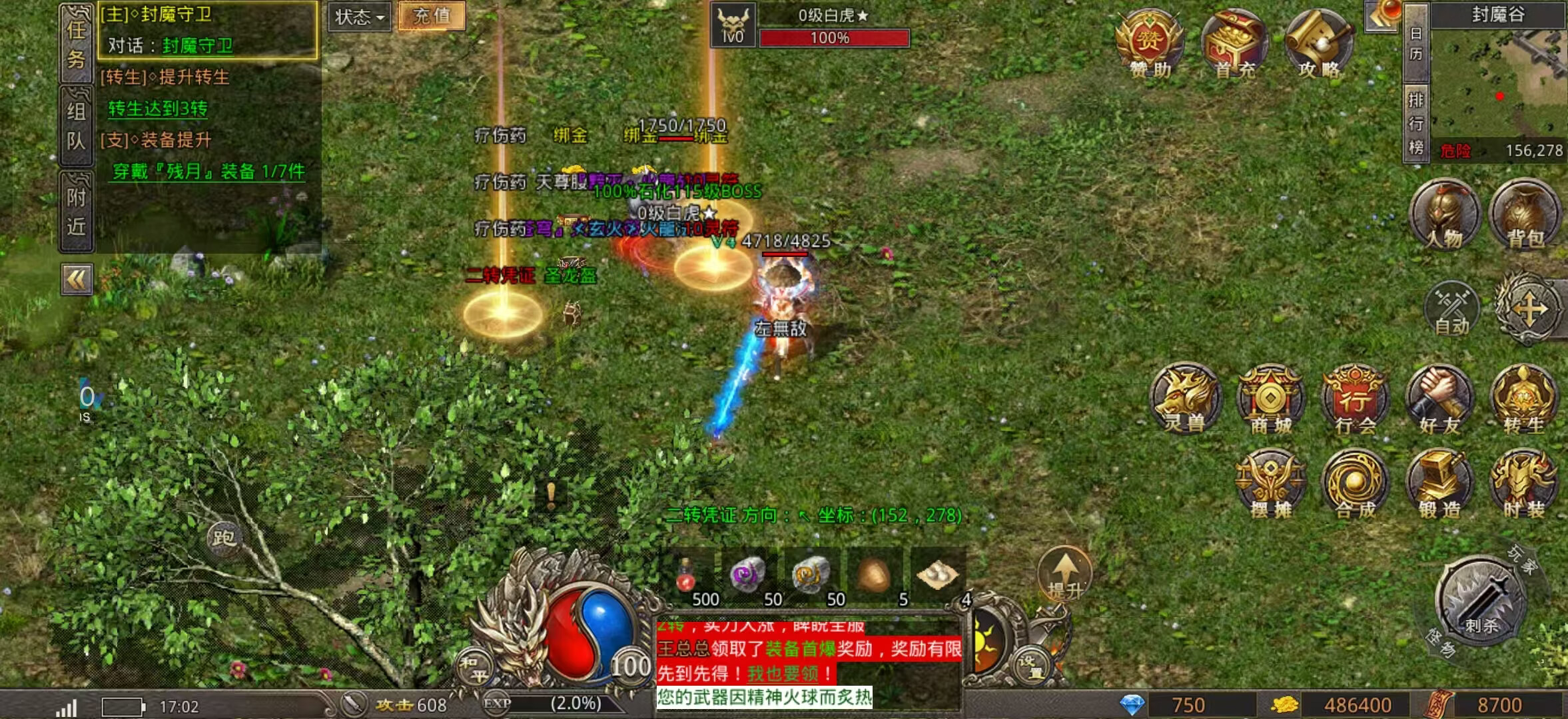
Task: Tap the 充值 recharge button
Action: [x=431, y=16]
